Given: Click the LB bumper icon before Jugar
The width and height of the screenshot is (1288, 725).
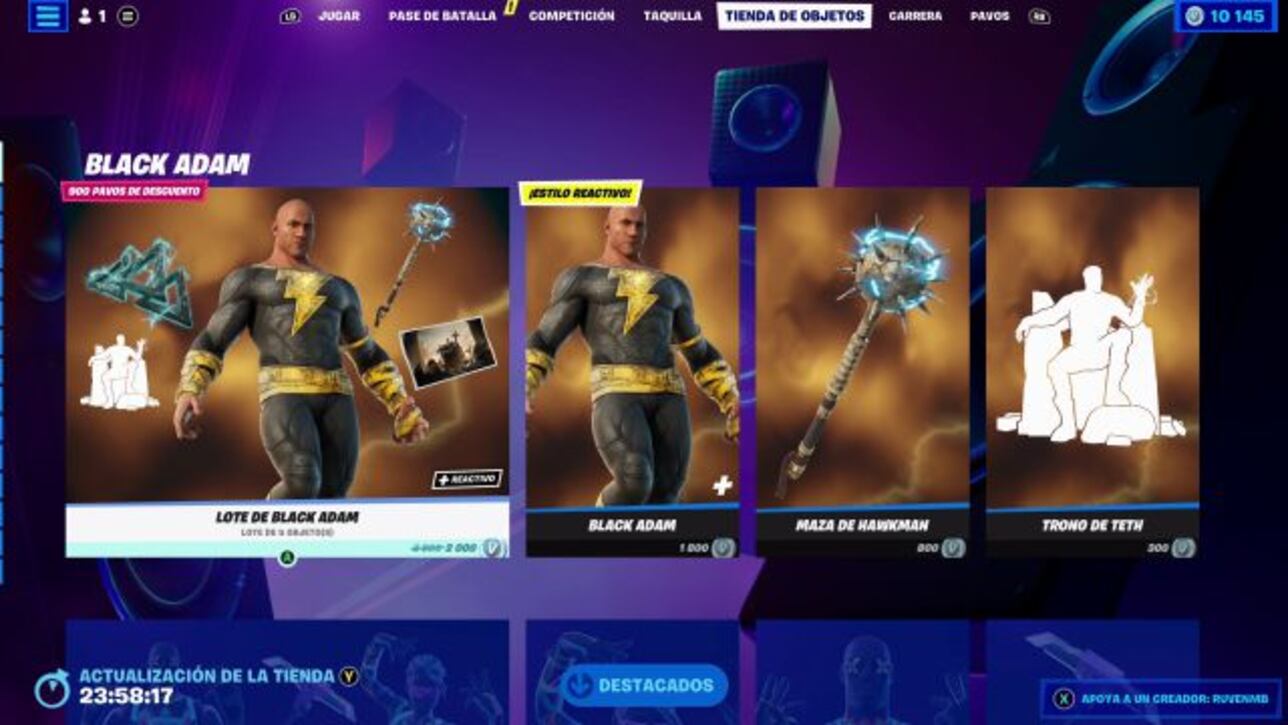Looking at the screenshot, I should click(x=290, y=15).
